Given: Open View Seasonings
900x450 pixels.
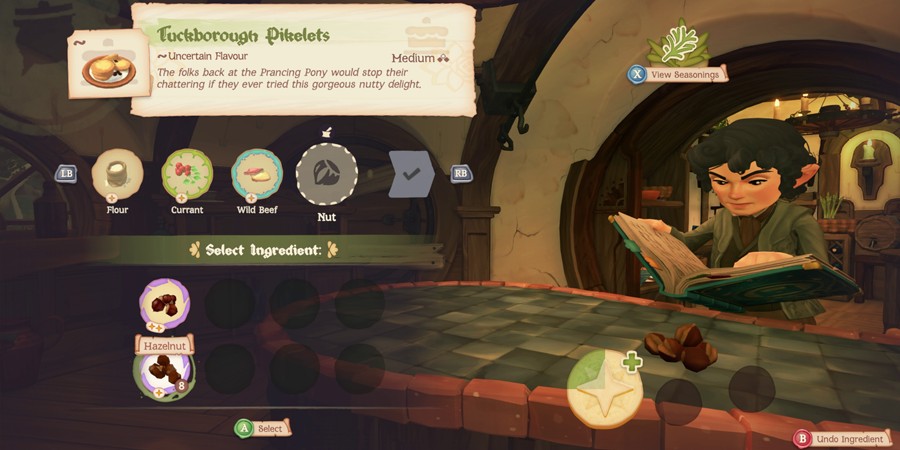Looking at the screenshot, I should click(676, 73).
